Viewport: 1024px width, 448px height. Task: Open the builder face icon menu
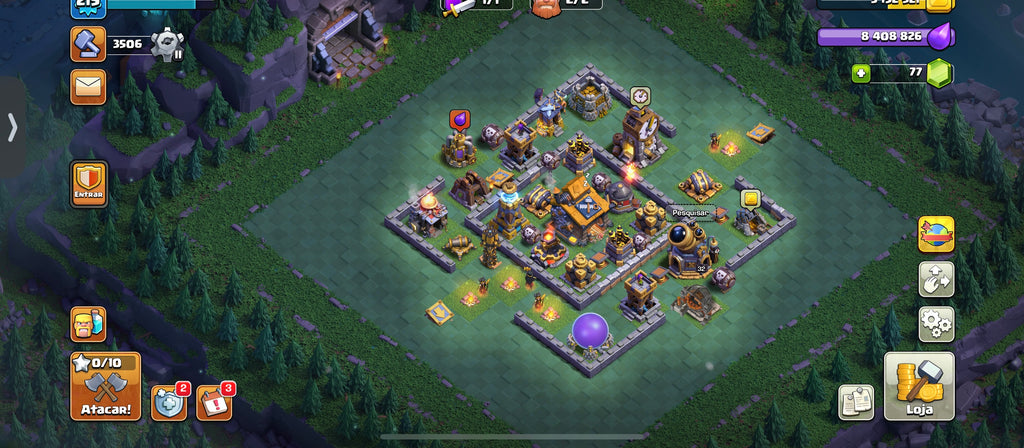click(88, 325)
